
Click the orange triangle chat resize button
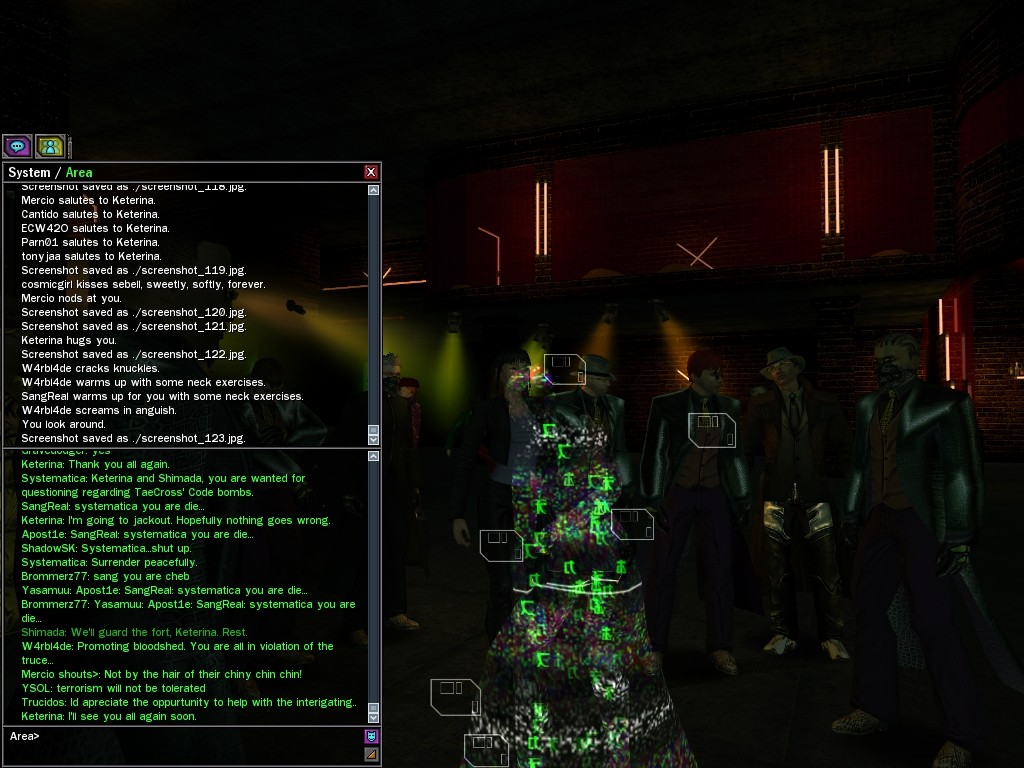(371, 754)
